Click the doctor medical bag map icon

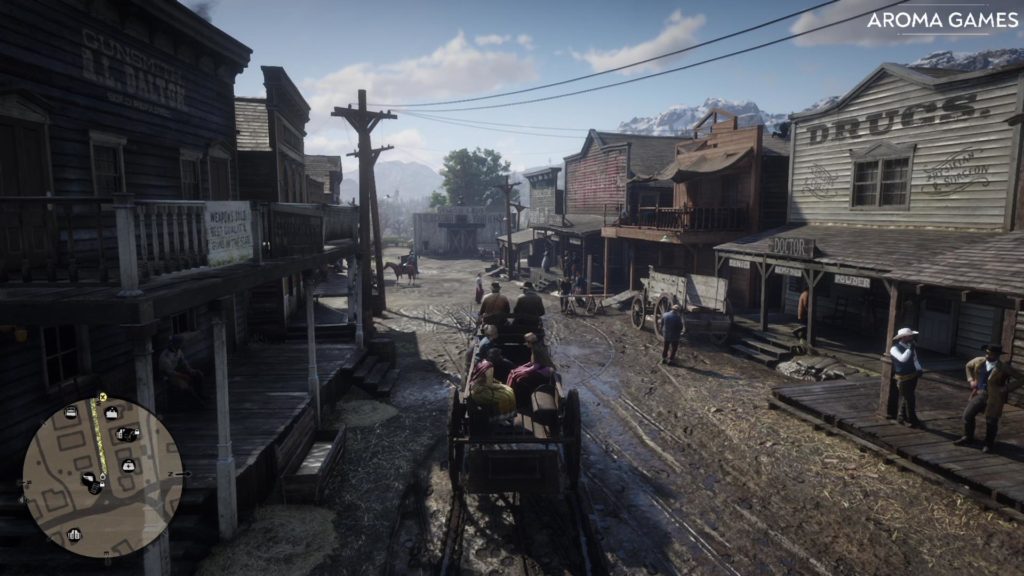(129, 464)
